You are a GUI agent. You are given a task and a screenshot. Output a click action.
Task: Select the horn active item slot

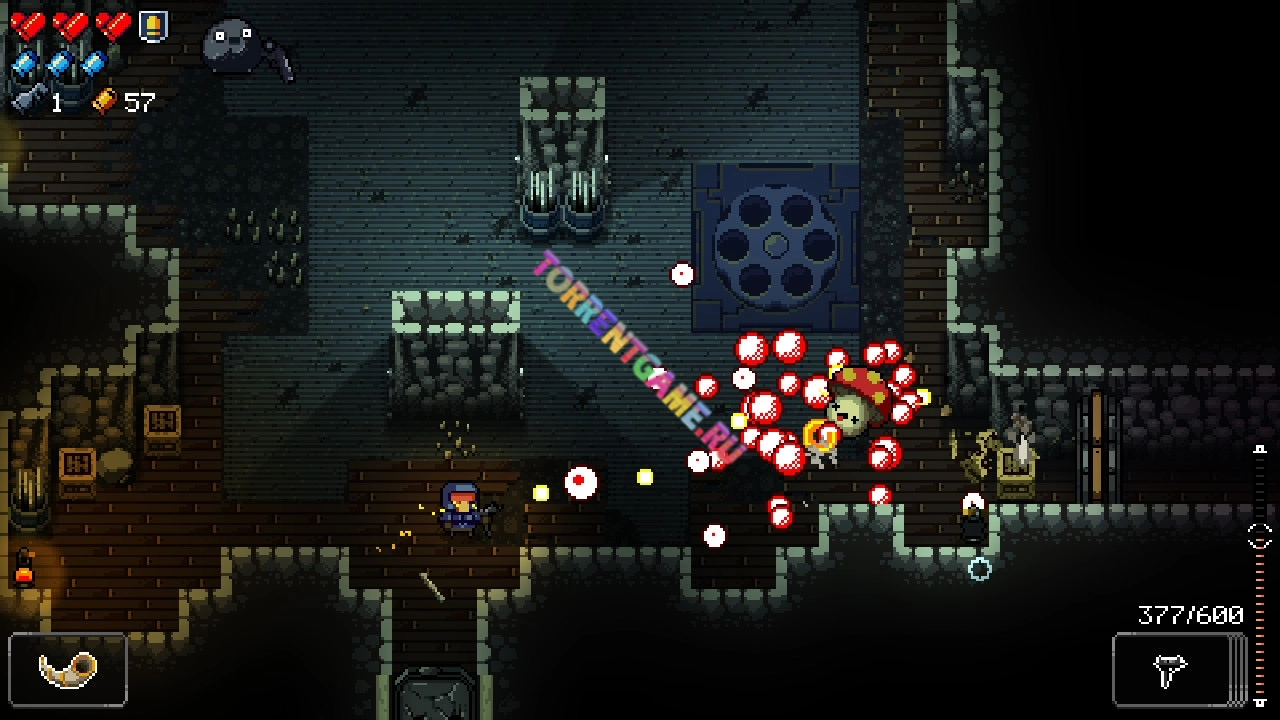tap(68, 669)
